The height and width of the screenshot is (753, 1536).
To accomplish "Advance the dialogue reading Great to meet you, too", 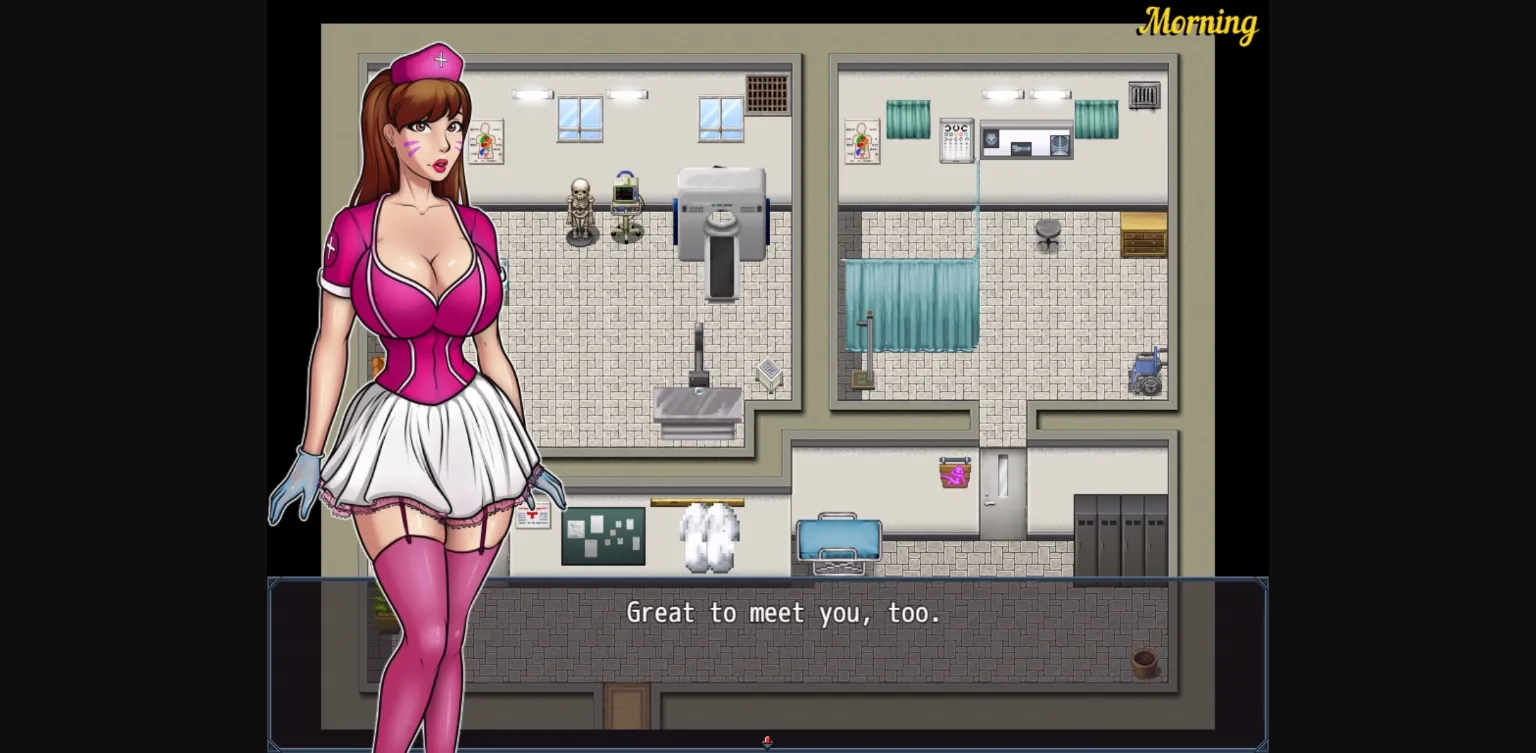I will pos(782,613).
